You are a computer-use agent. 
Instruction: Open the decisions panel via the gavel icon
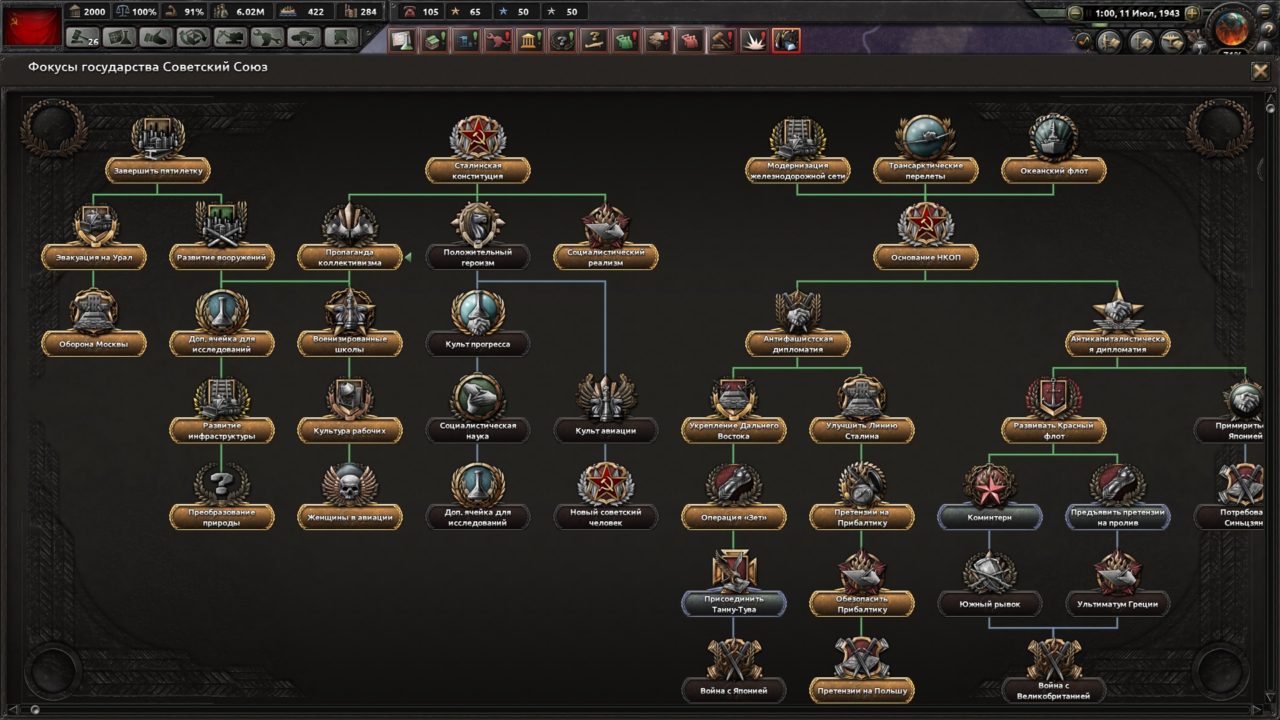[x=80, y=41]
